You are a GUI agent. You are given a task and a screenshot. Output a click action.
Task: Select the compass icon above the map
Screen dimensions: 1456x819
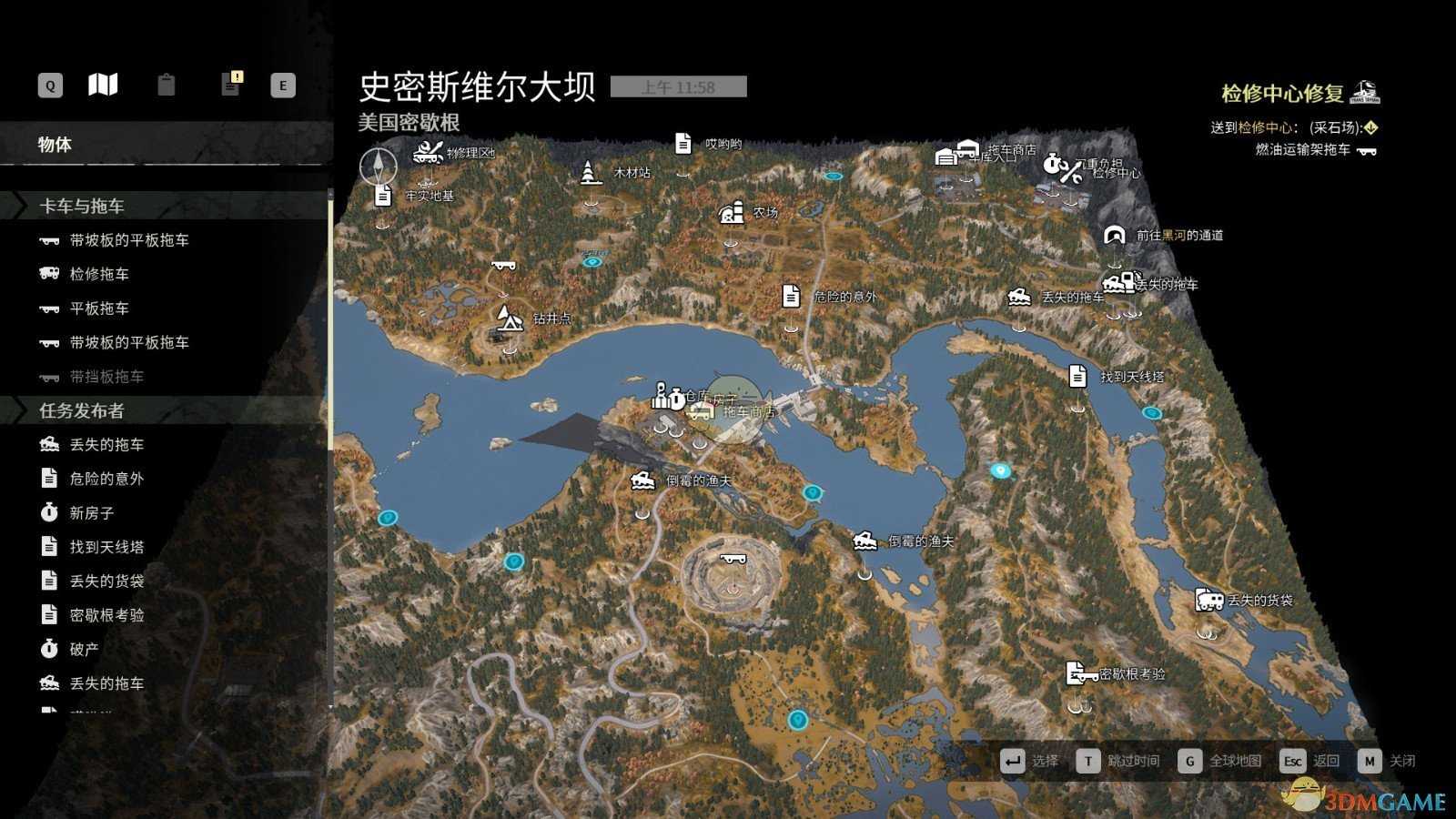click(377, 167)
